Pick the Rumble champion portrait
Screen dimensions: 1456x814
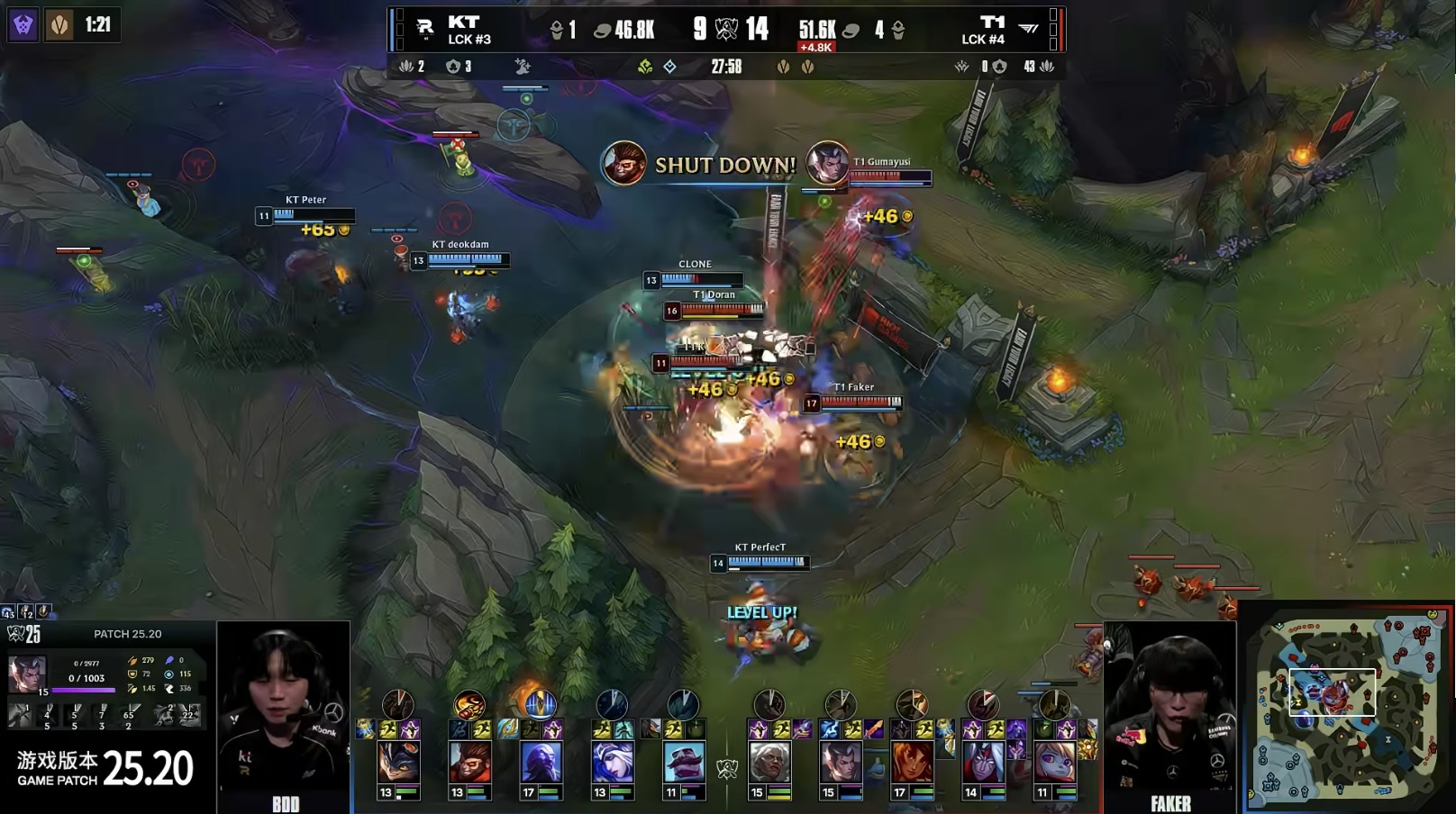(x=397, y=762)
